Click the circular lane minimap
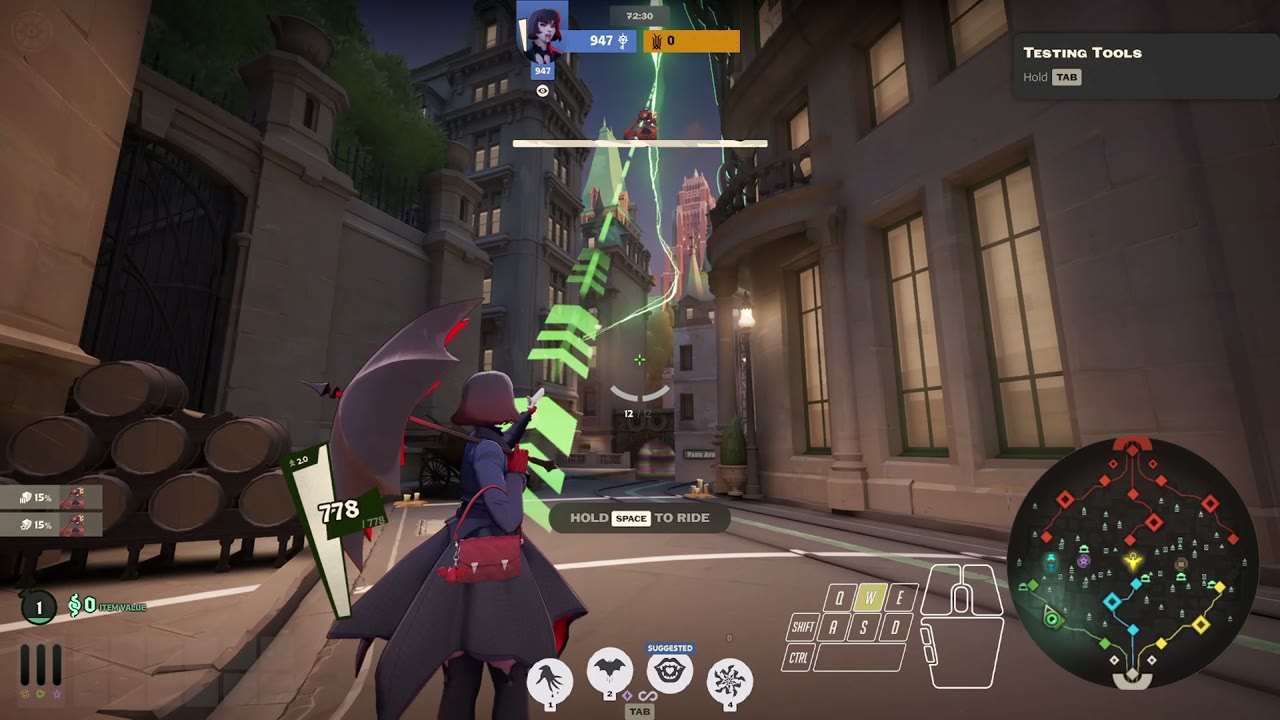1280x720 pixels. click(x=1132, y=563)
